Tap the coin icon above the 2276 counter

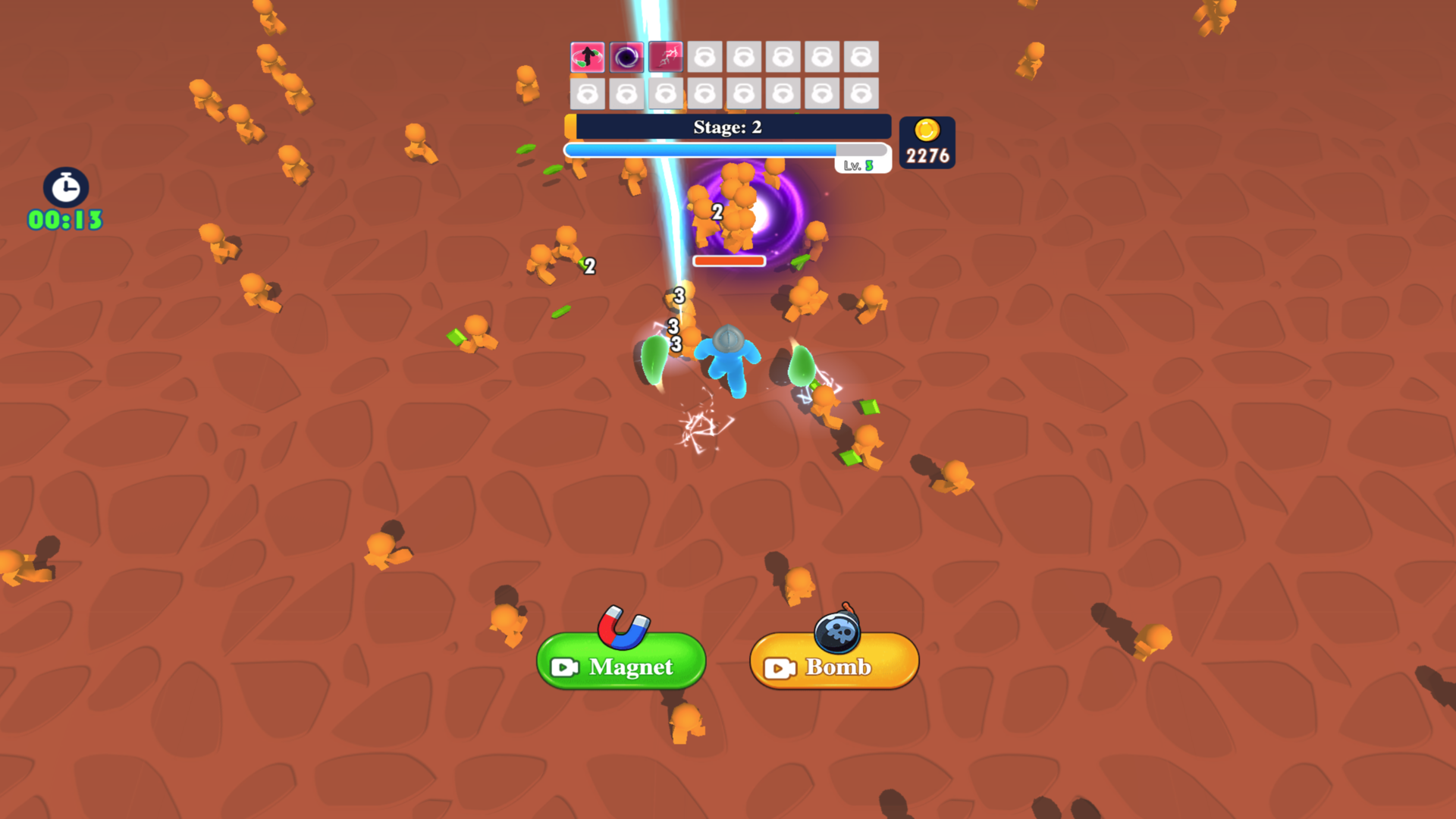927,130
